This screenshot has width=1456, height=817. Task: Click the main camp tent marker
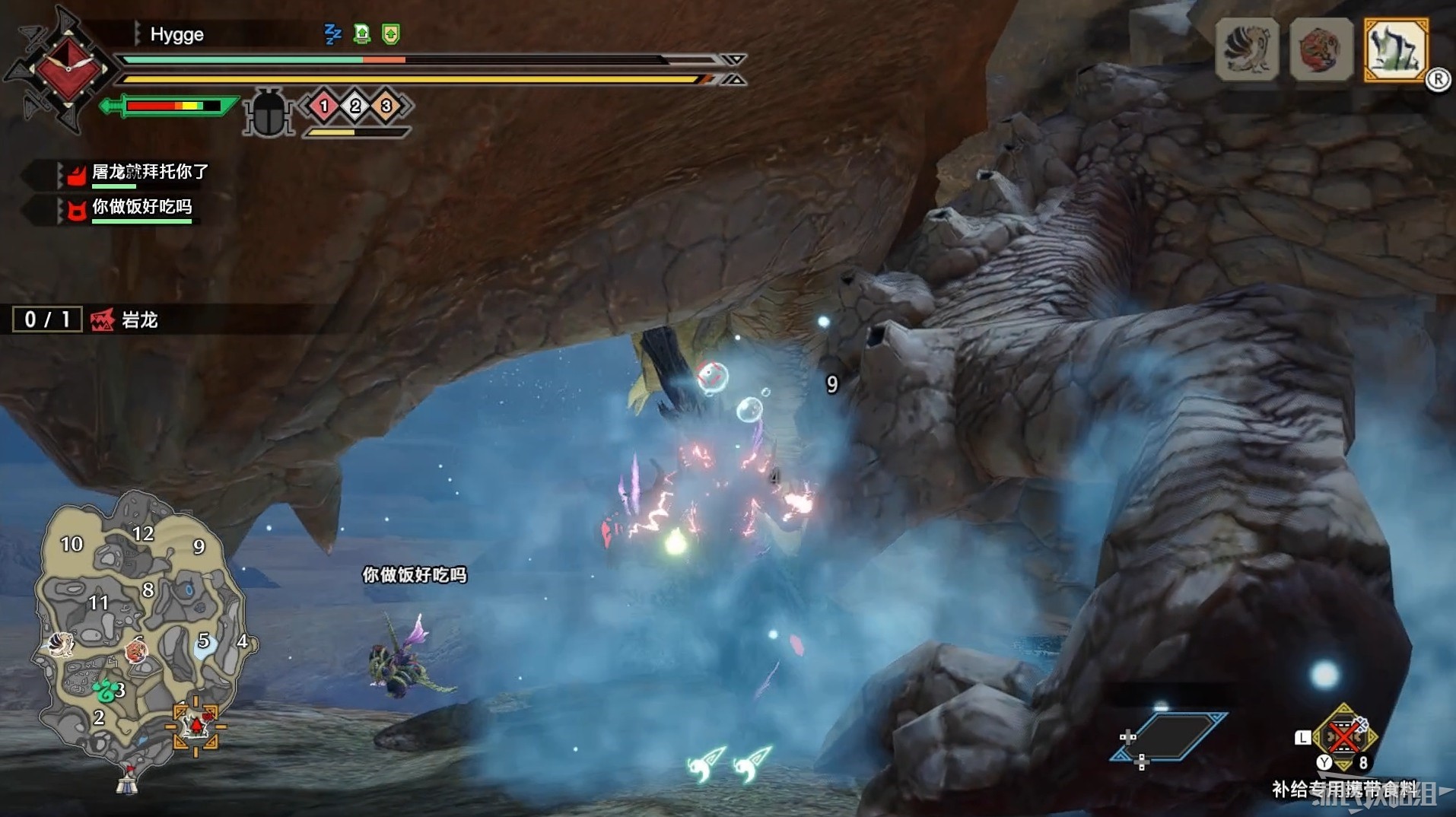pyautogui.click(x=128, y=778)
